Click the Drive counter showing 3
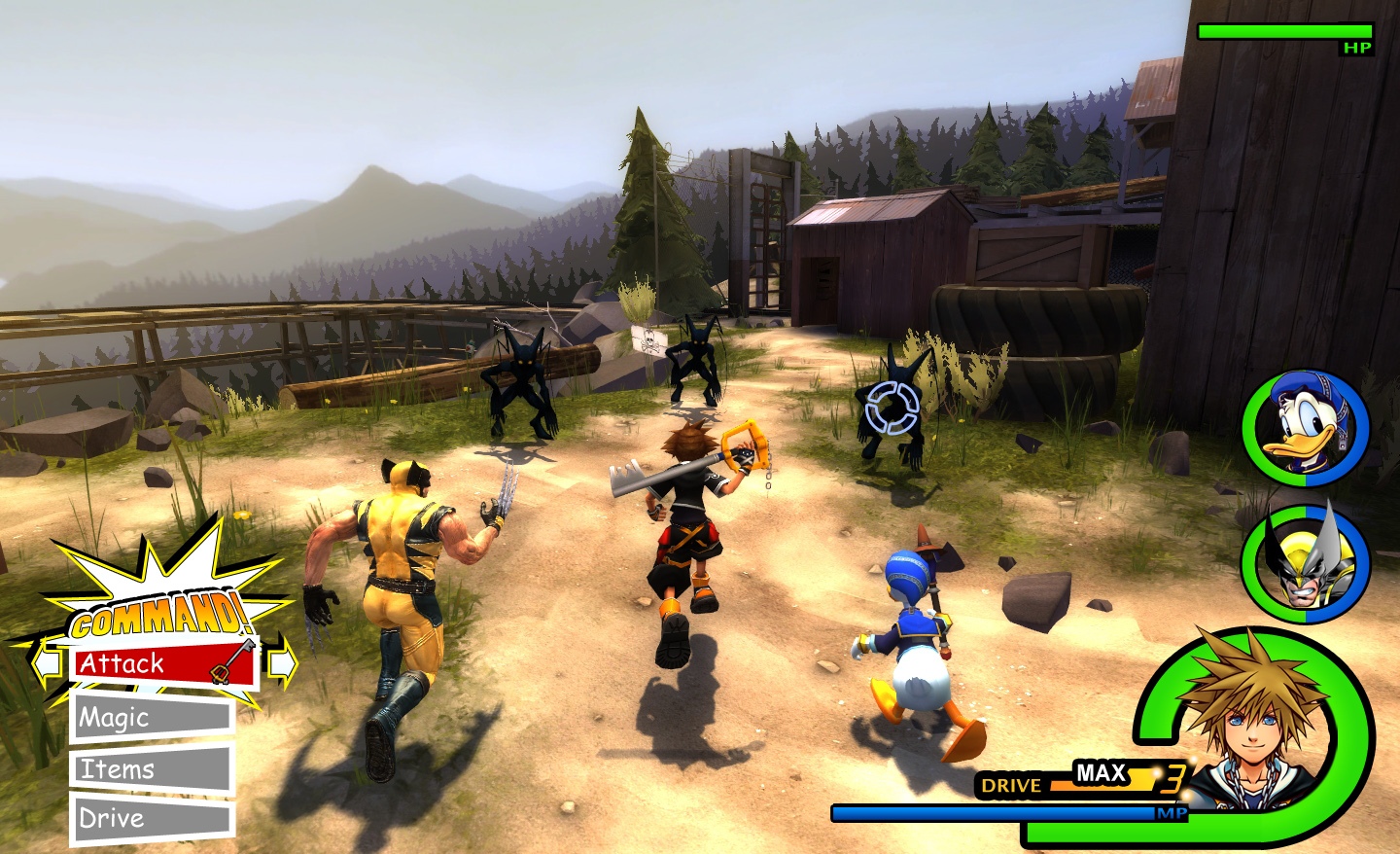The image size is (1400, 854). pyautogui.click(x=1173, y=778)
